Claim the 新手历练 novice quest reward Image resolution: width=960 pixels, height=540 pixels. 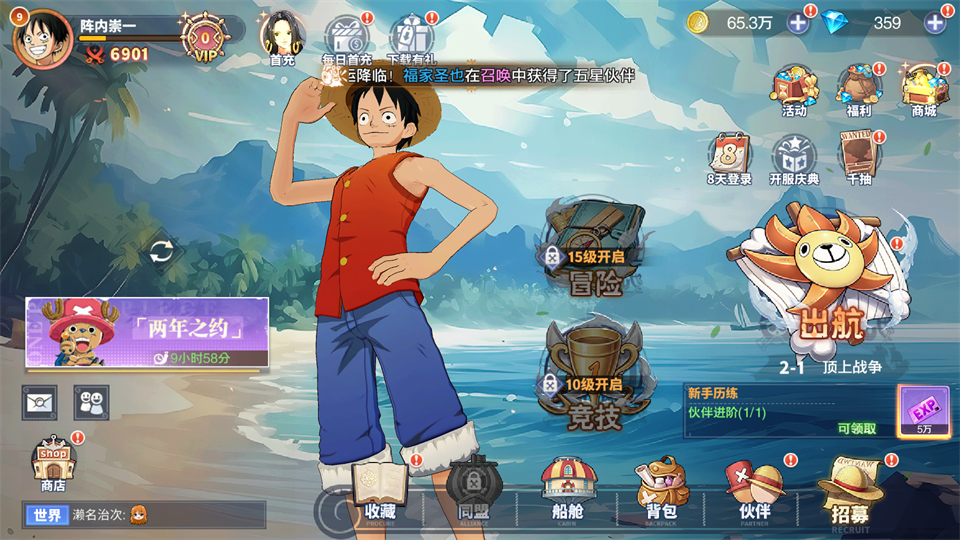[x=857, y=428]
